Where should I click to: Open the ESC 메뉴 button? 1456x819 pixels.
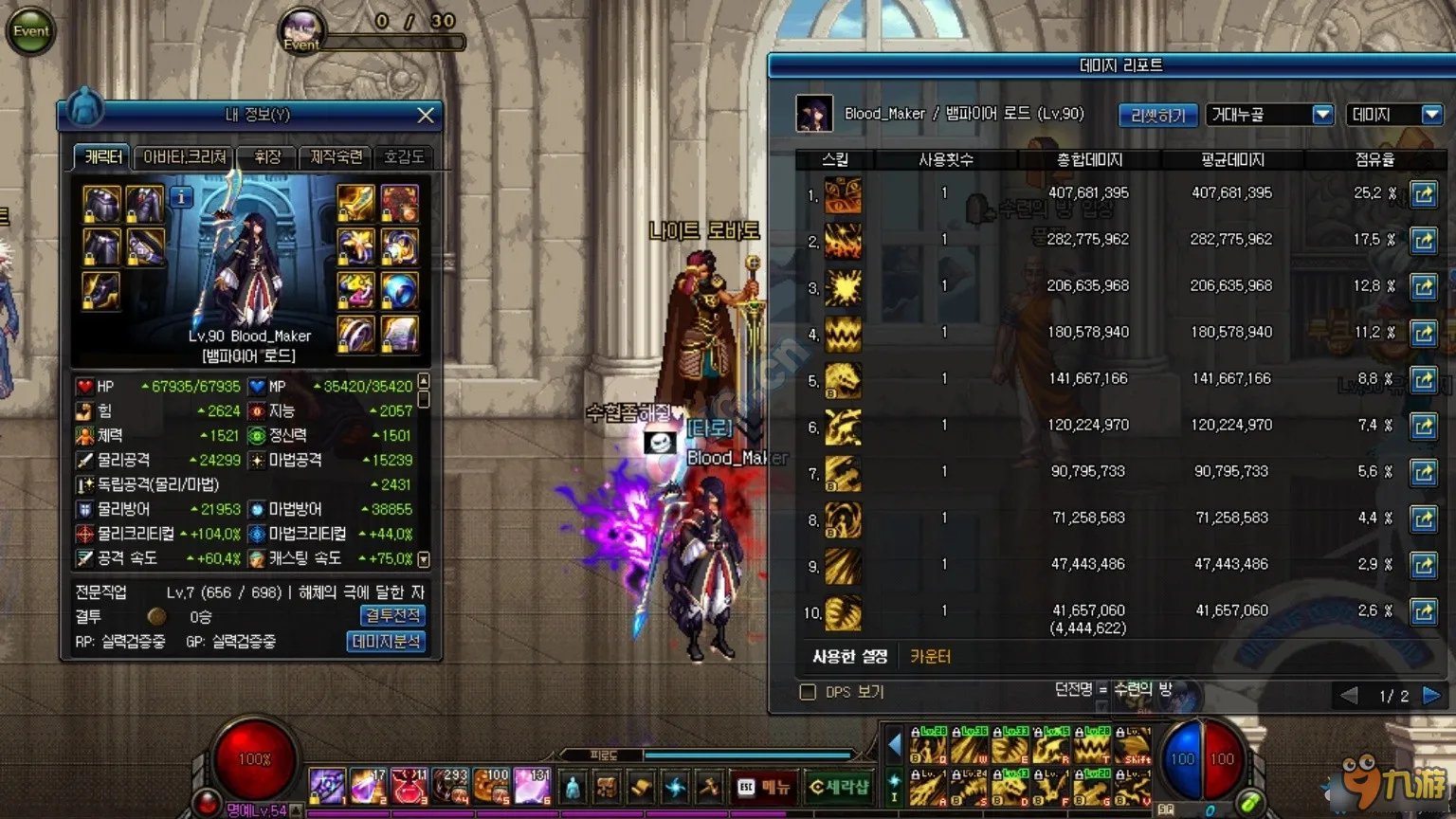coord(763,787)
